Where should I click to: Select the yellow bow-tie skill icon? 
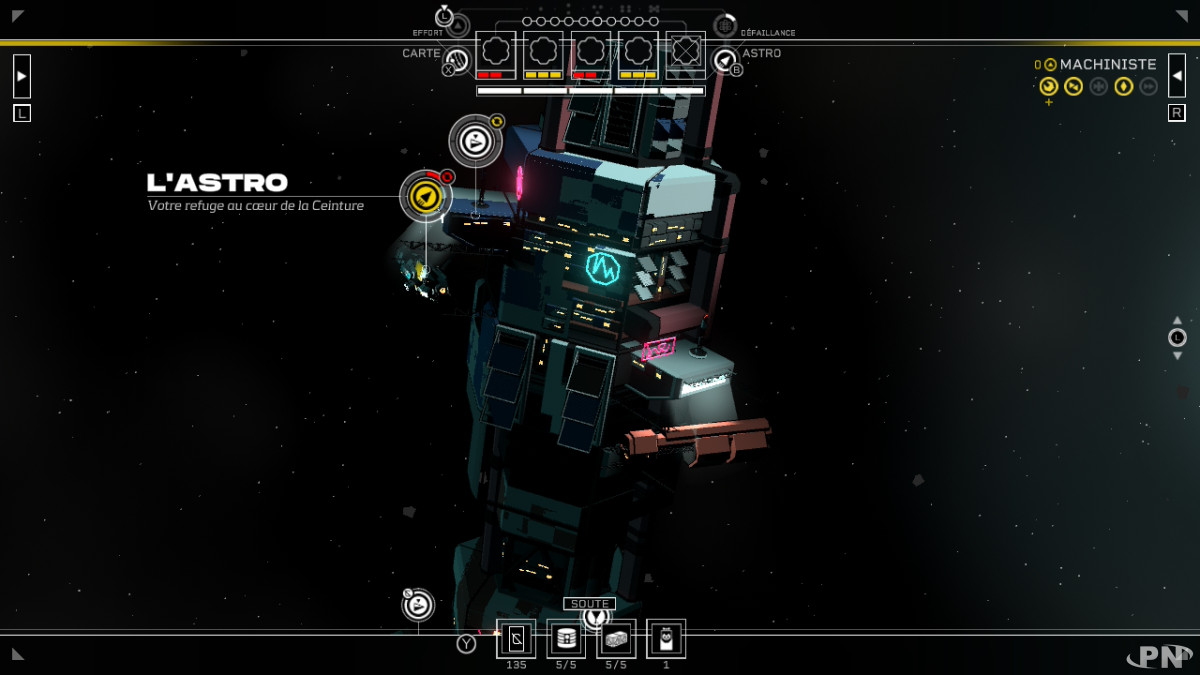1073,87
